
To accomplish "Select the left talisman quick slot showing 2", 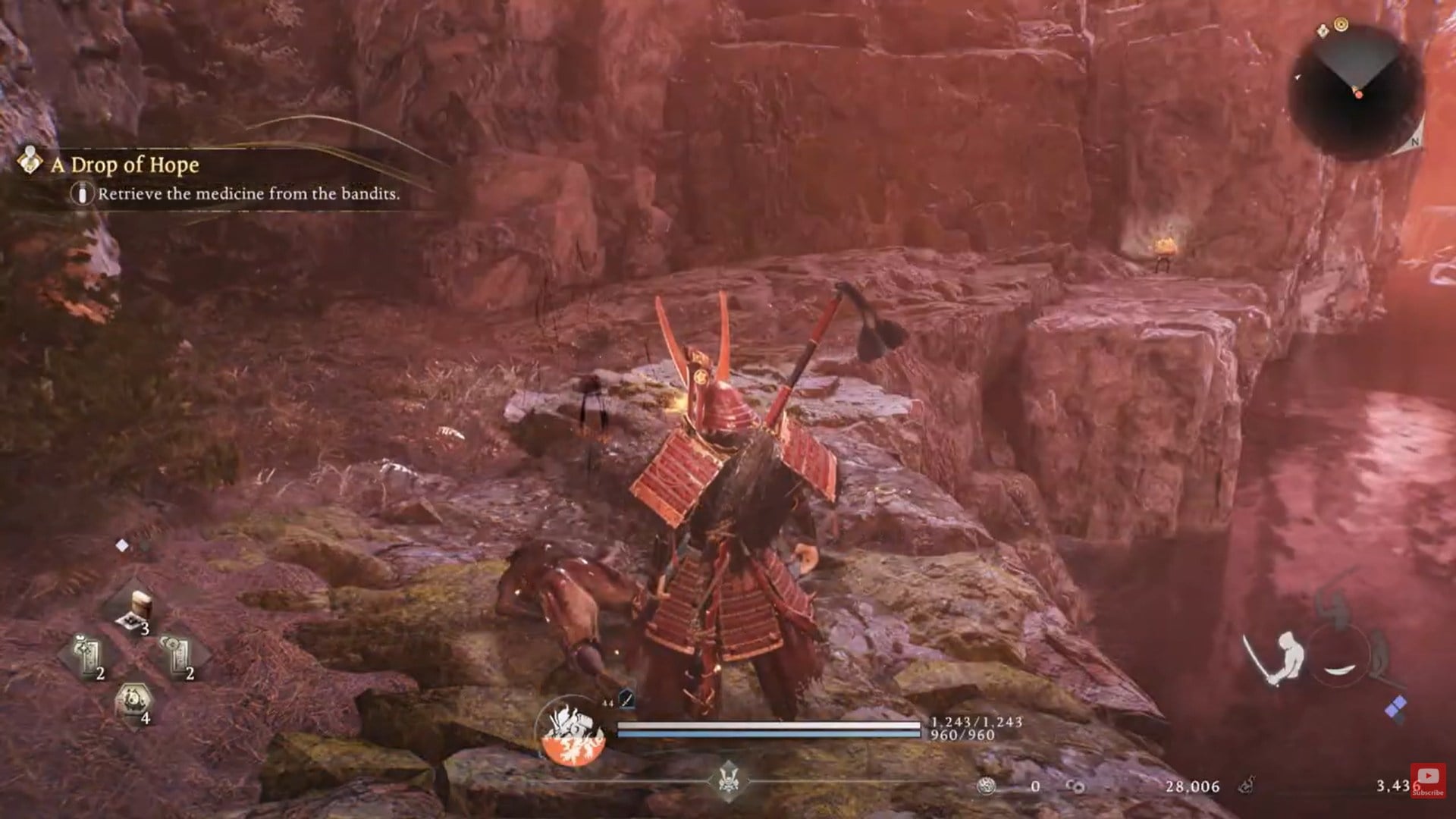I will (86, 653).
